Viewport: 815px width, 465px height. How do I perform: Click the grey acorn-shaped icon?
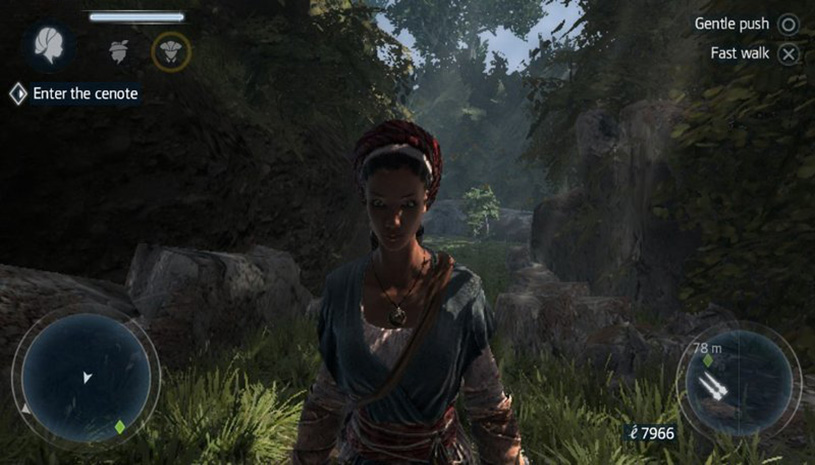tap(120, 50)
